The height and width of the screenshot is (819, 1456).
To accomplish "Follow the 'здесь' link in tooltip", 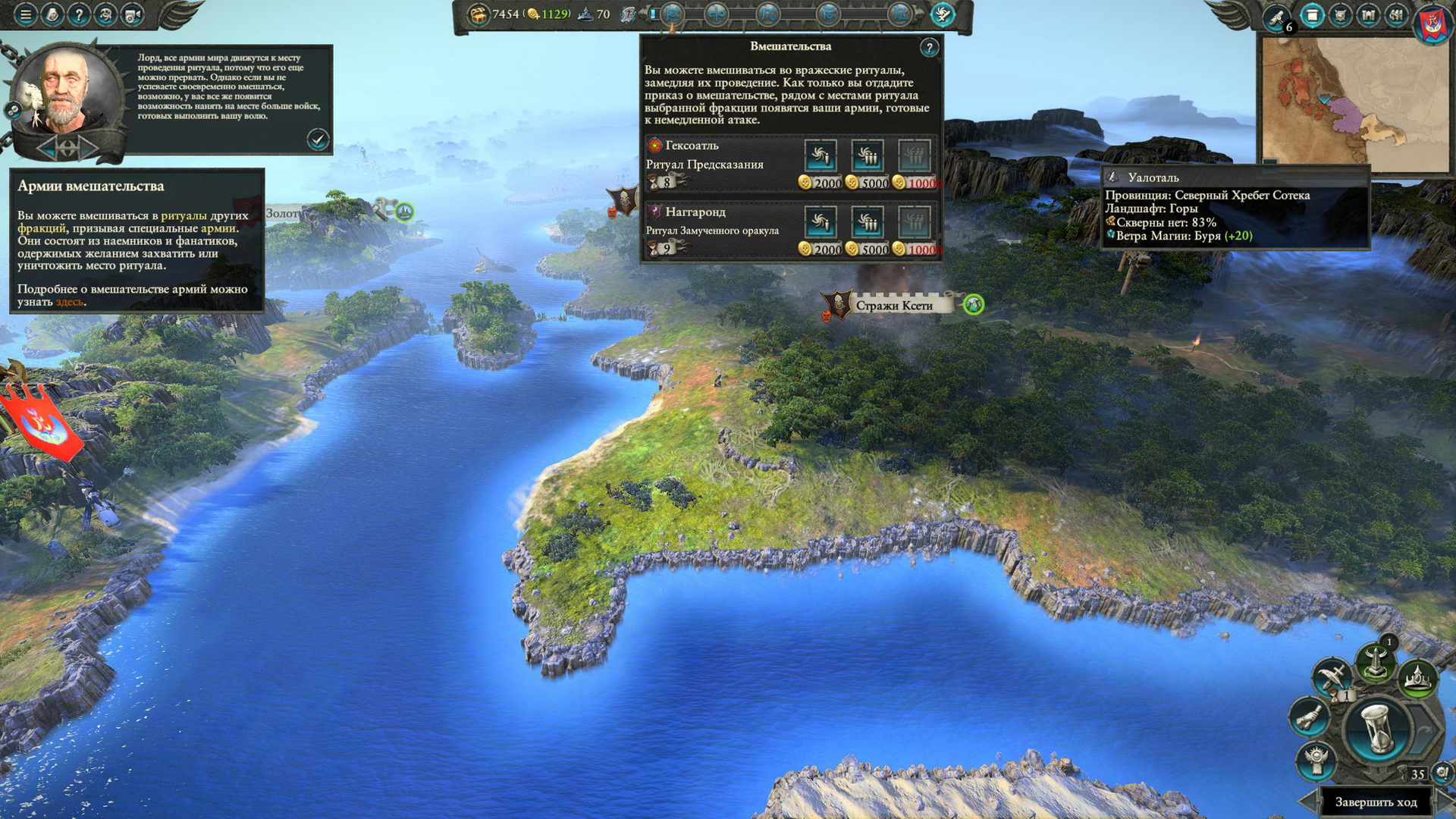I will coord(69,302).
